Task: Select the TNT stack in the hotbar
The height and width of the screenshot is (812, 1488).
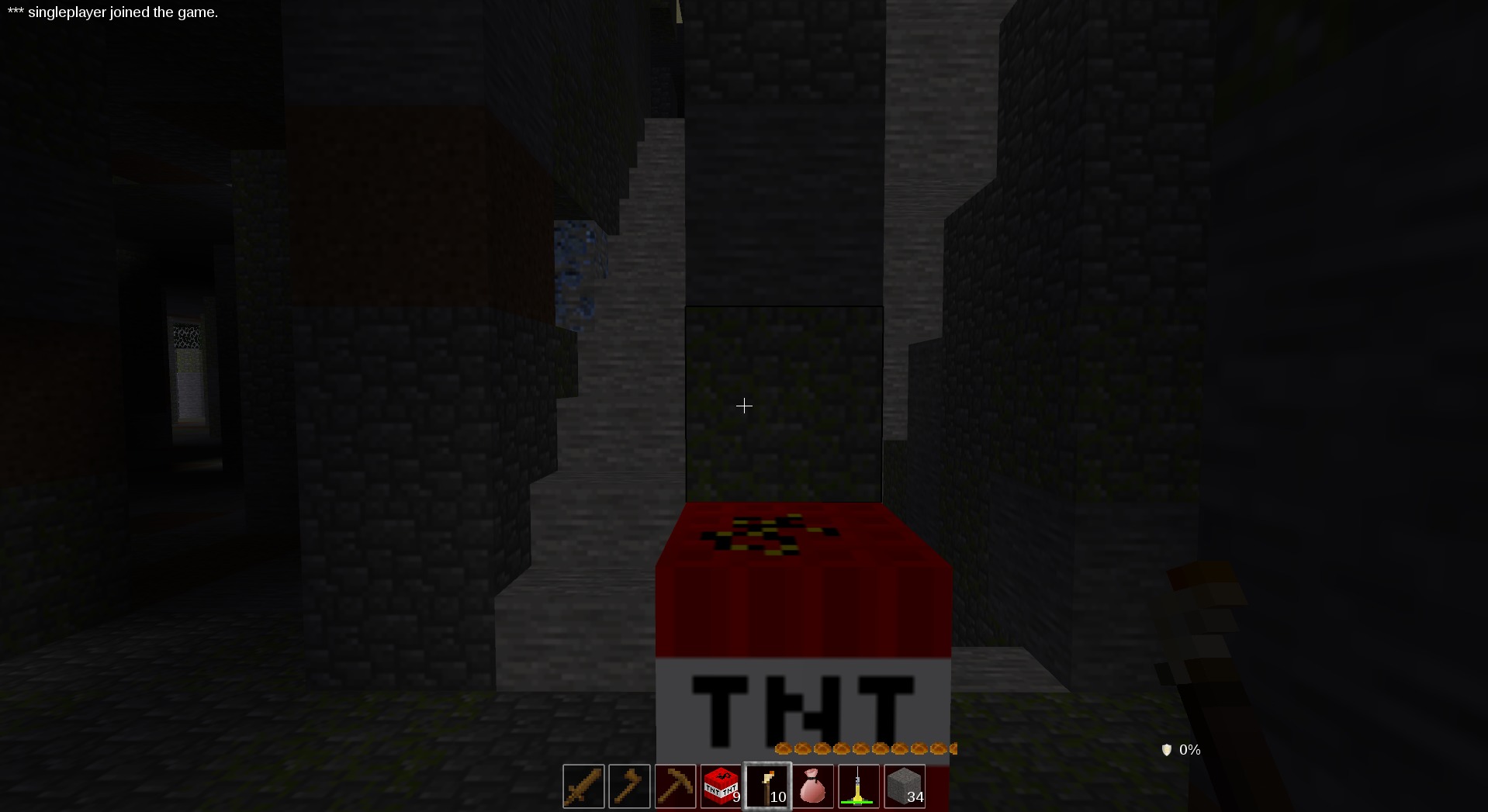Action: pyautogui.click(x=722, y=786)
